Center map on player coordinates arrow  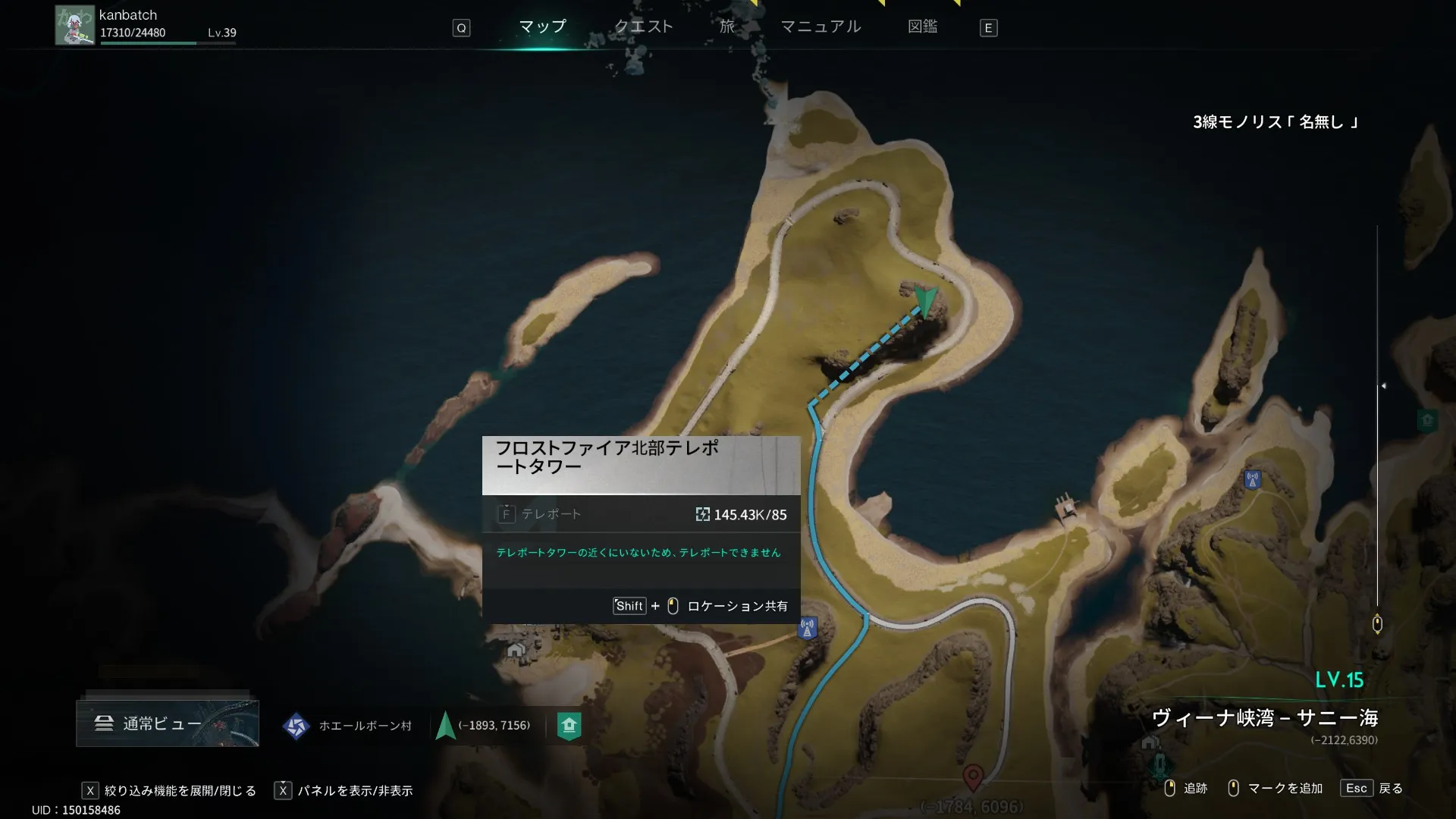tap(446, 726)
